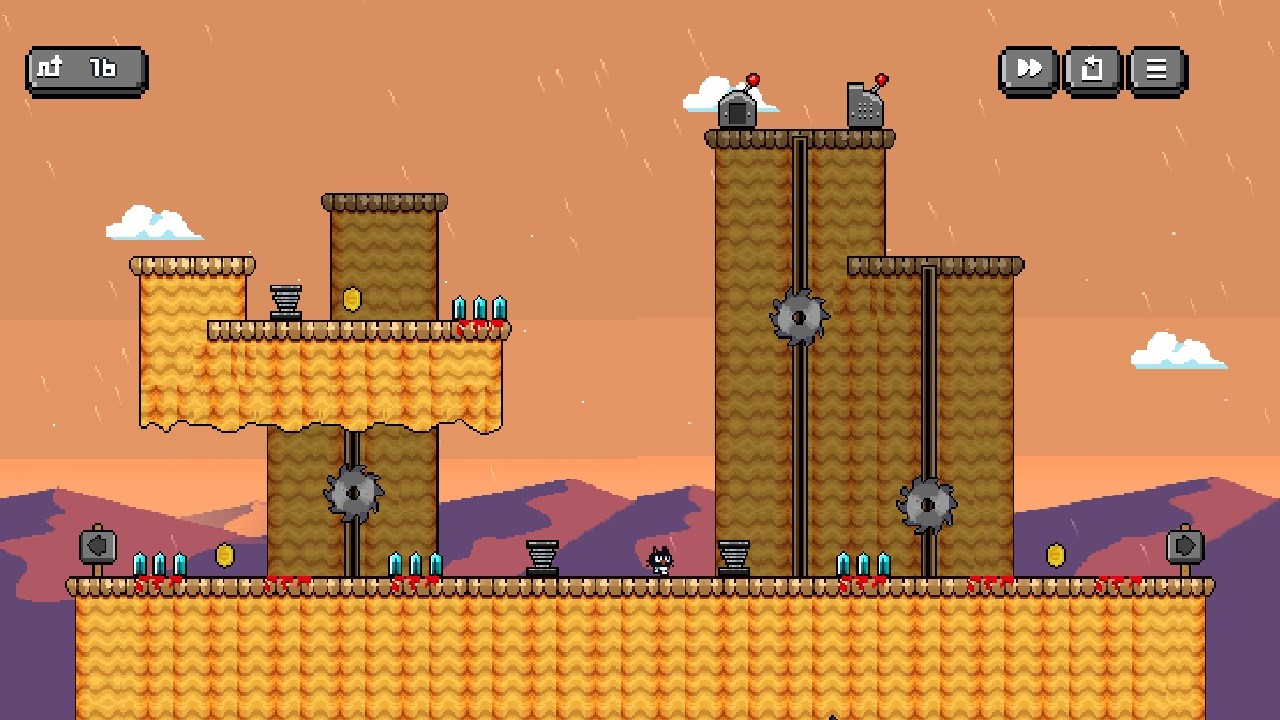Viewport: 1280px width, 720px height.
Task: Expand the spinning saw blade on the tall tower
Action: (x=797, y=315)
